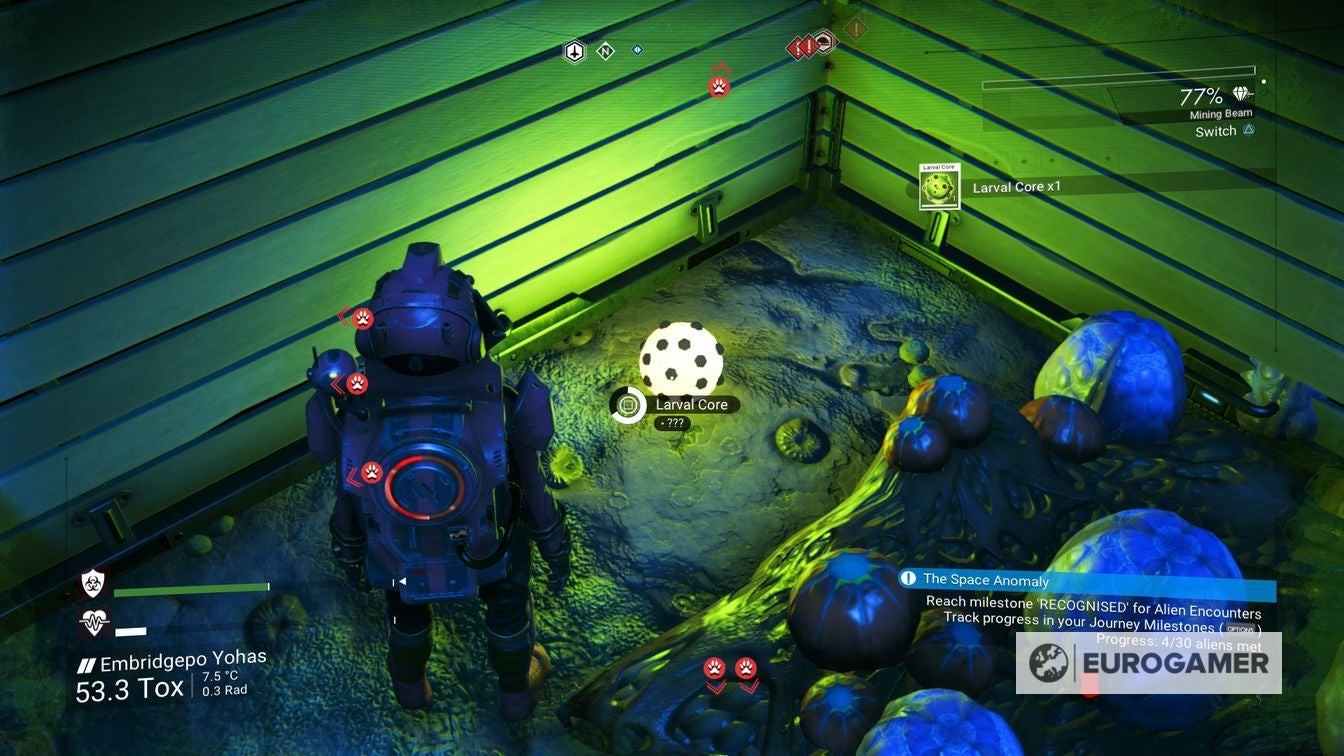Click the blue info icon beside Space Anomaly
The image size is (1344, 756).
tap(908, 579)
